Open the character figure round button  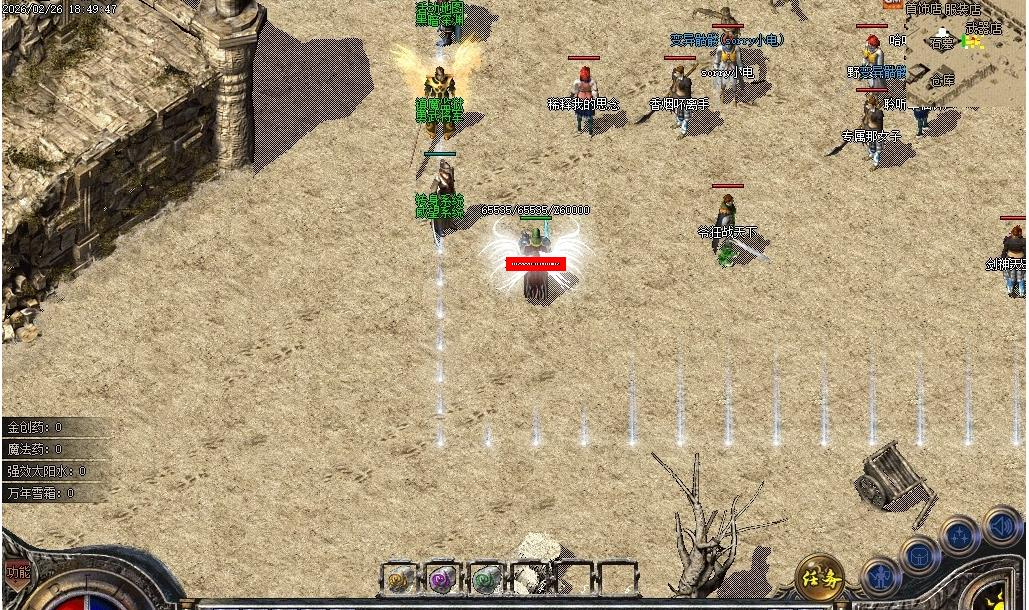click(x=879, y=578)
